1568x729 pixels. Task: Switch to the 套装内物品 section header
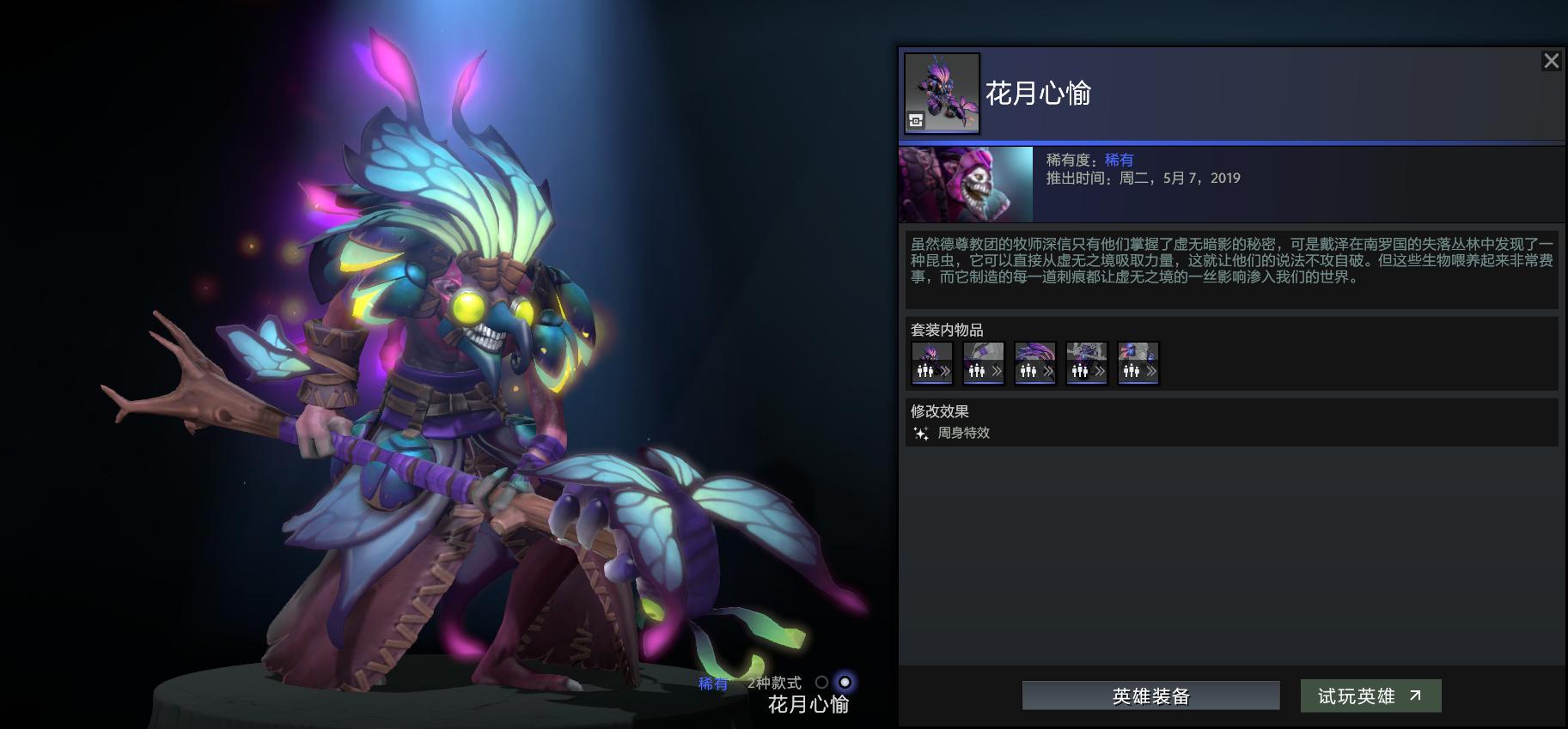click(947, 330)
